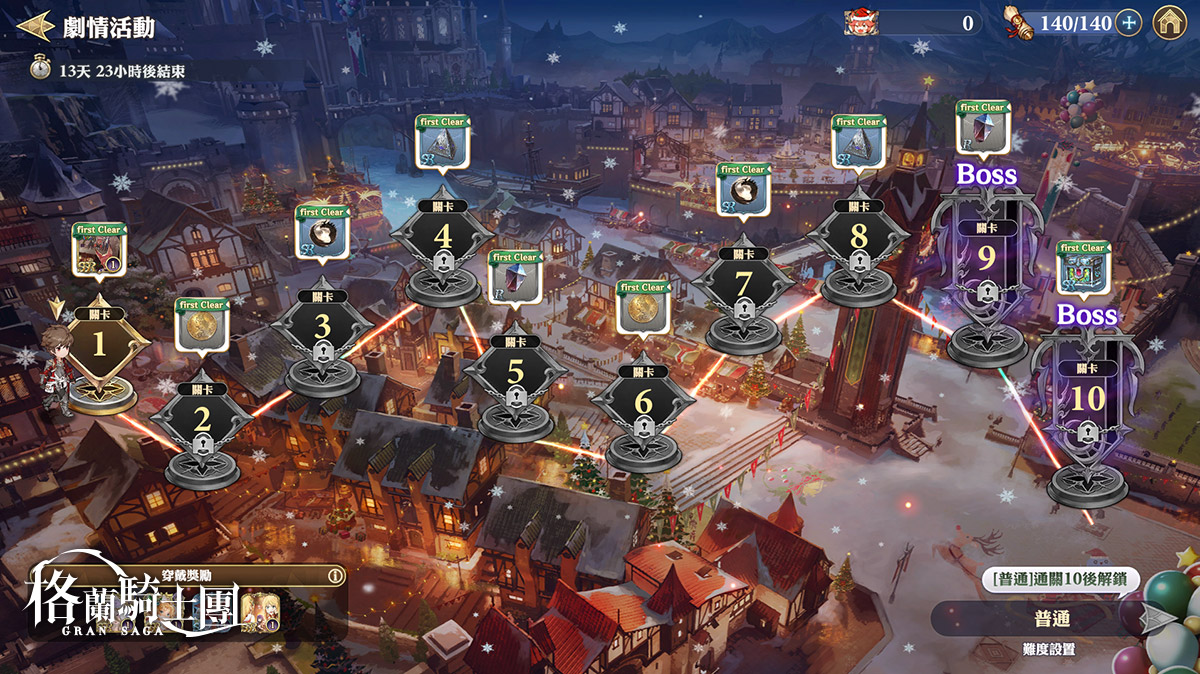Image resolution: width=1200 pixels, height=674 pixels.
Task: Select locked stage 6 node
Action: coord(643,405)
